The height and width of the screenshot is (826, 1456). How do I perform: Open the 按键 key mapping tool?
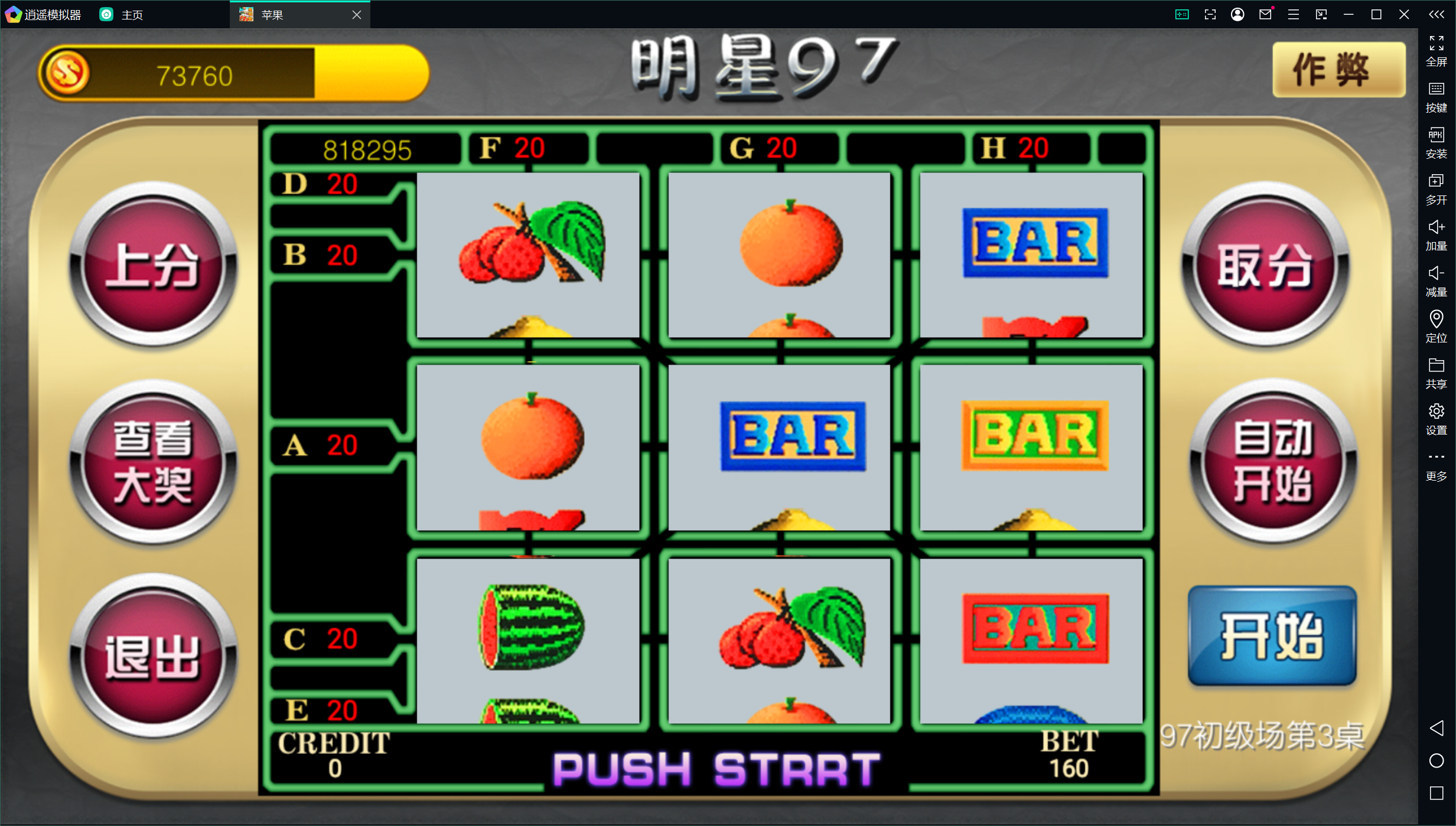[x=1436, y=97]
